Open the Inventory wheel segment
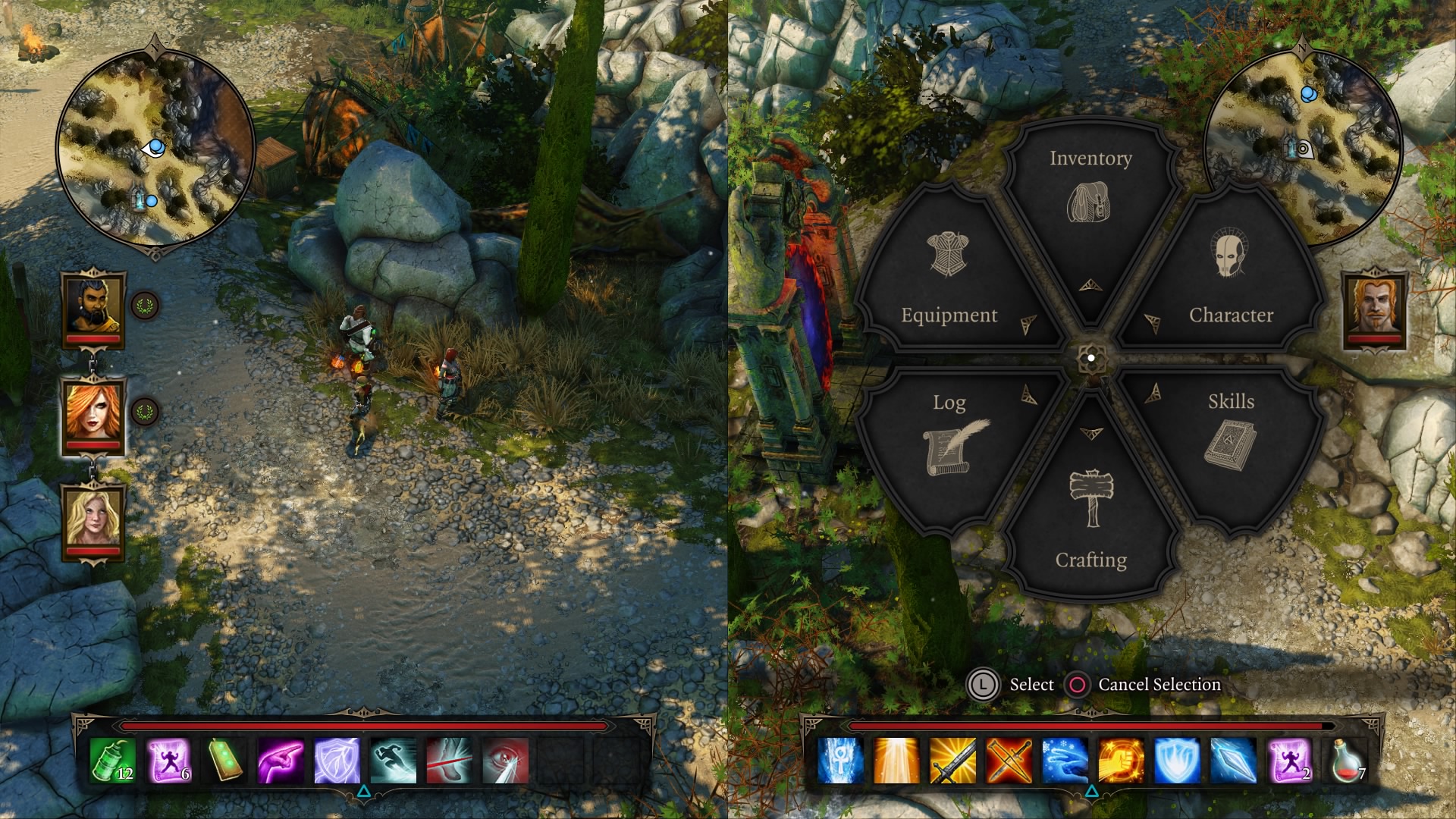This screenshot has height=819, width=1456. click(1090, 197)
